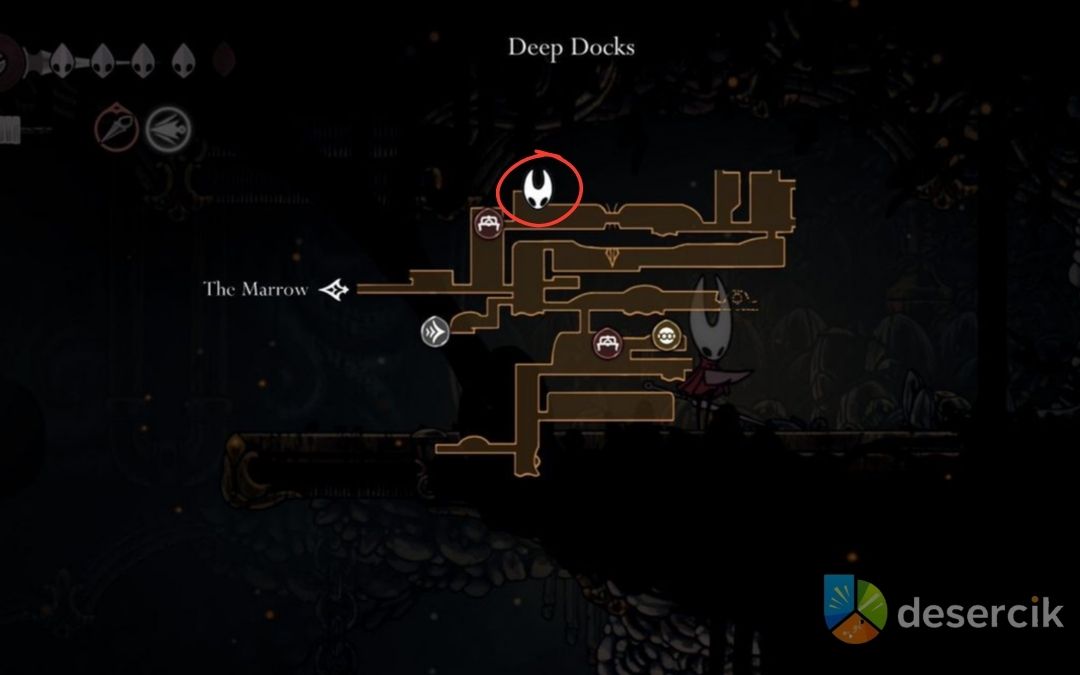Select the bench marker beside the yellow marker
Image resolution: width=1080 pixels, height=675 pixels.
(x=606, y=344)
